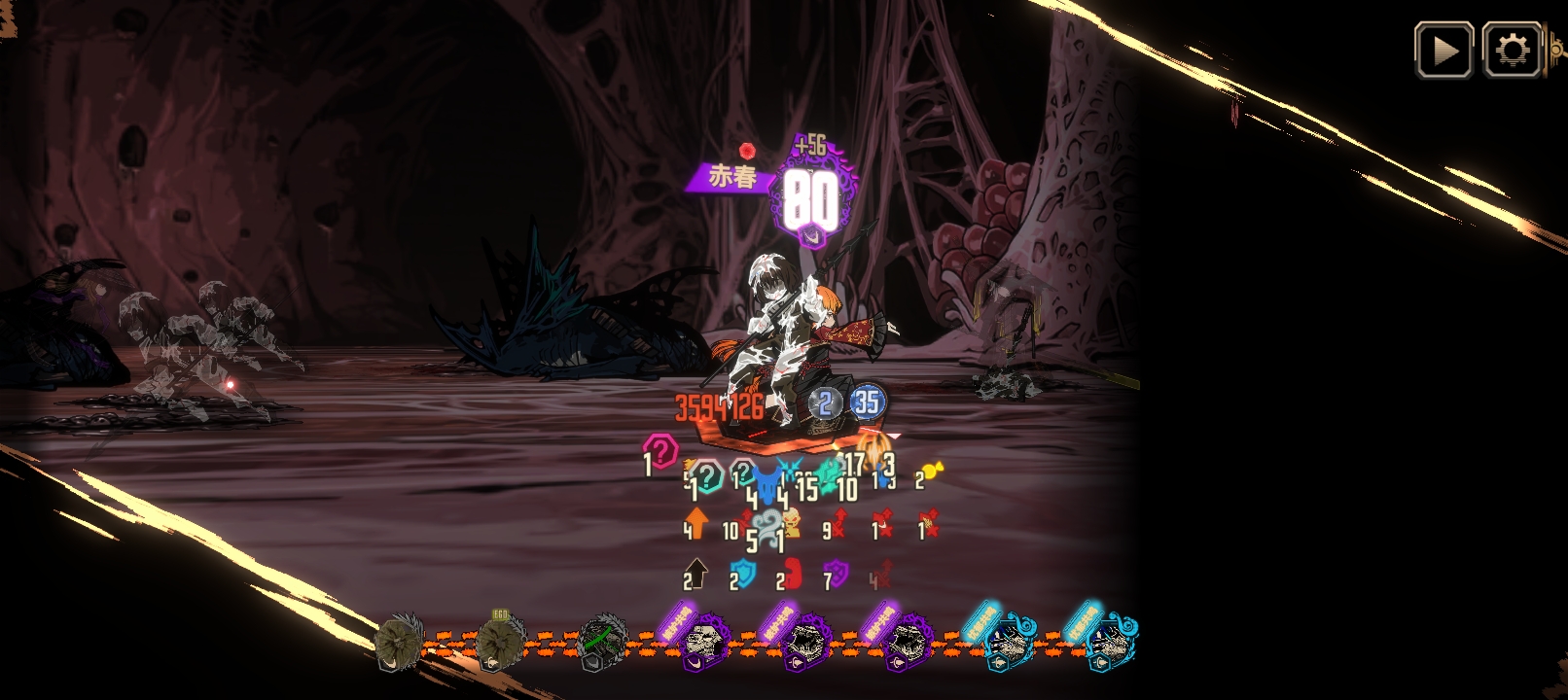Inspect the grey swirling wind status icon
Image resolution: width=1568 pixels, height=700 pixels.
tap(766, 528)
